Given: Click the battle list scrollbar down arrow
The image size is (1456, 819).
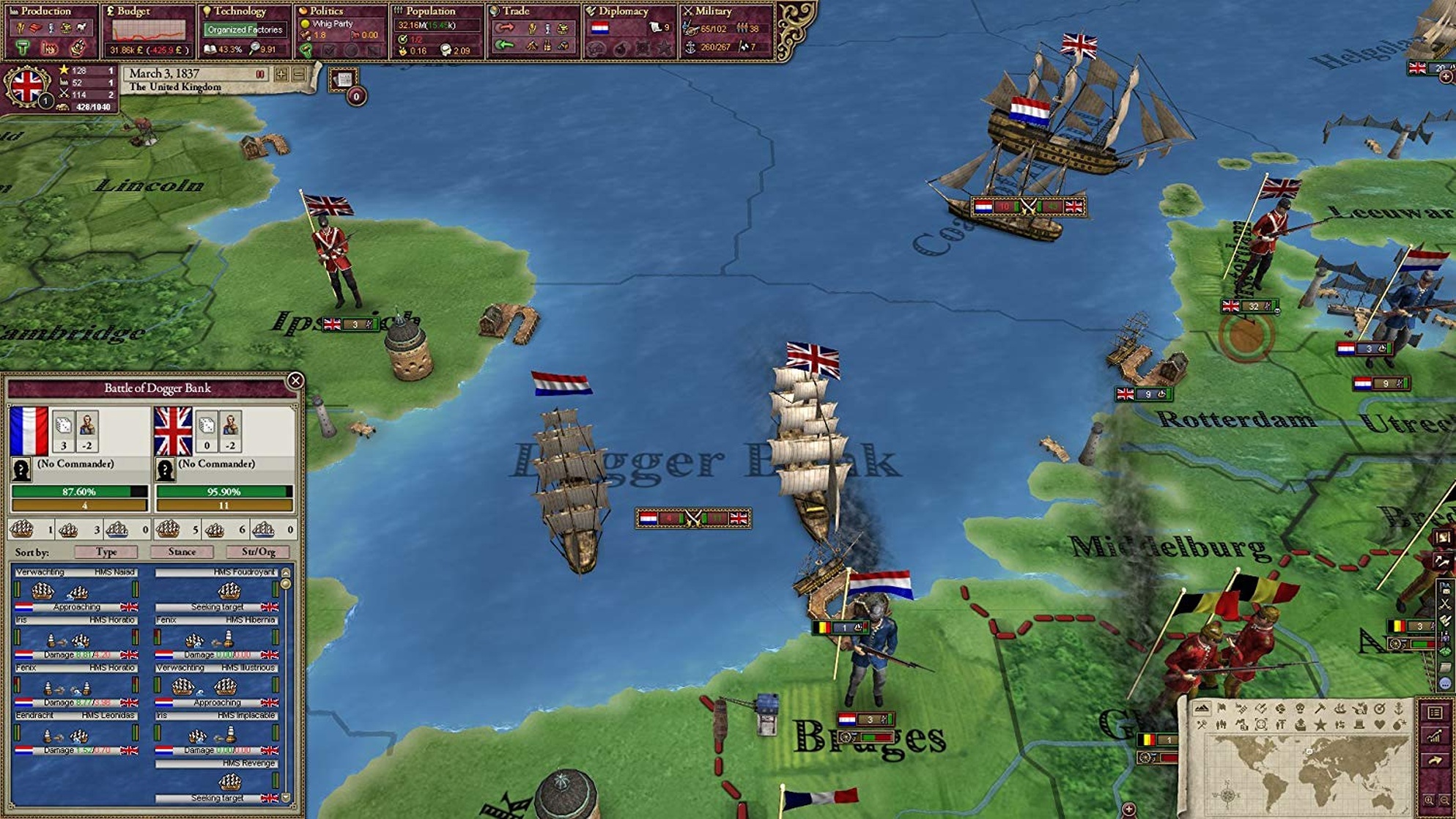Looking at the screenshot, I should pos(284,798).
